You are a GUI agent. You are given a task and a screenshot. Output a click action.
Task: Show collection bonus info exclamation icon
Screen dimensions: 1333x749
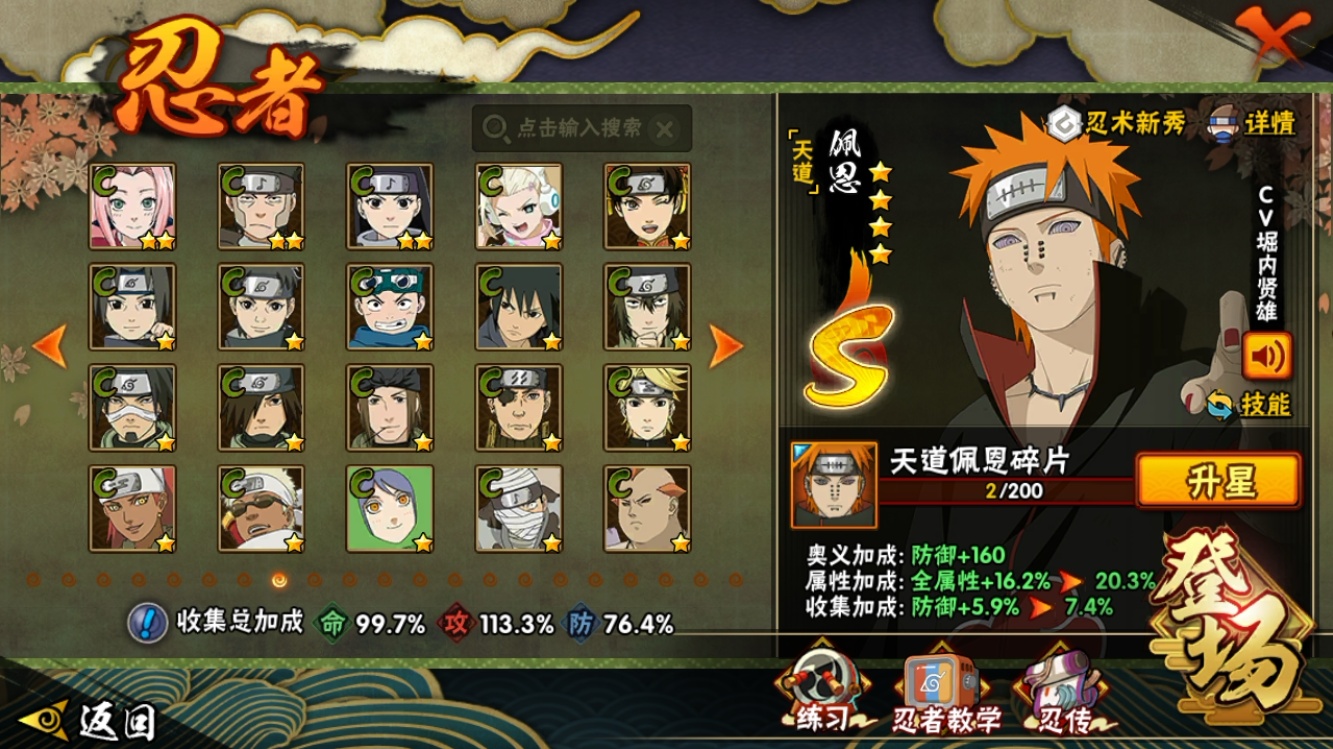click(x=147, y=623)
